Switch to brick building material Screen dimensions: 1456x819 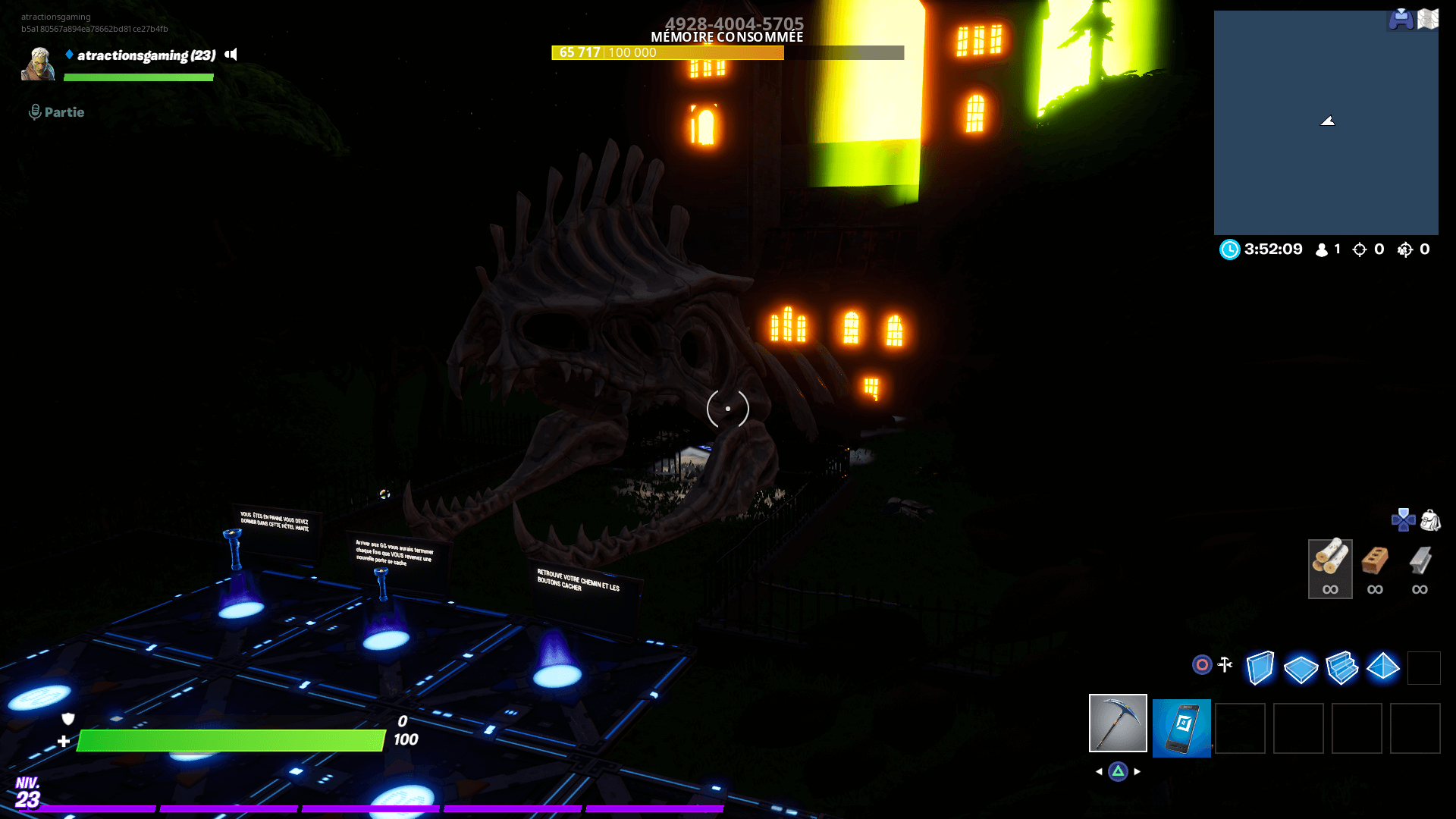click(x=1375, y=568)
